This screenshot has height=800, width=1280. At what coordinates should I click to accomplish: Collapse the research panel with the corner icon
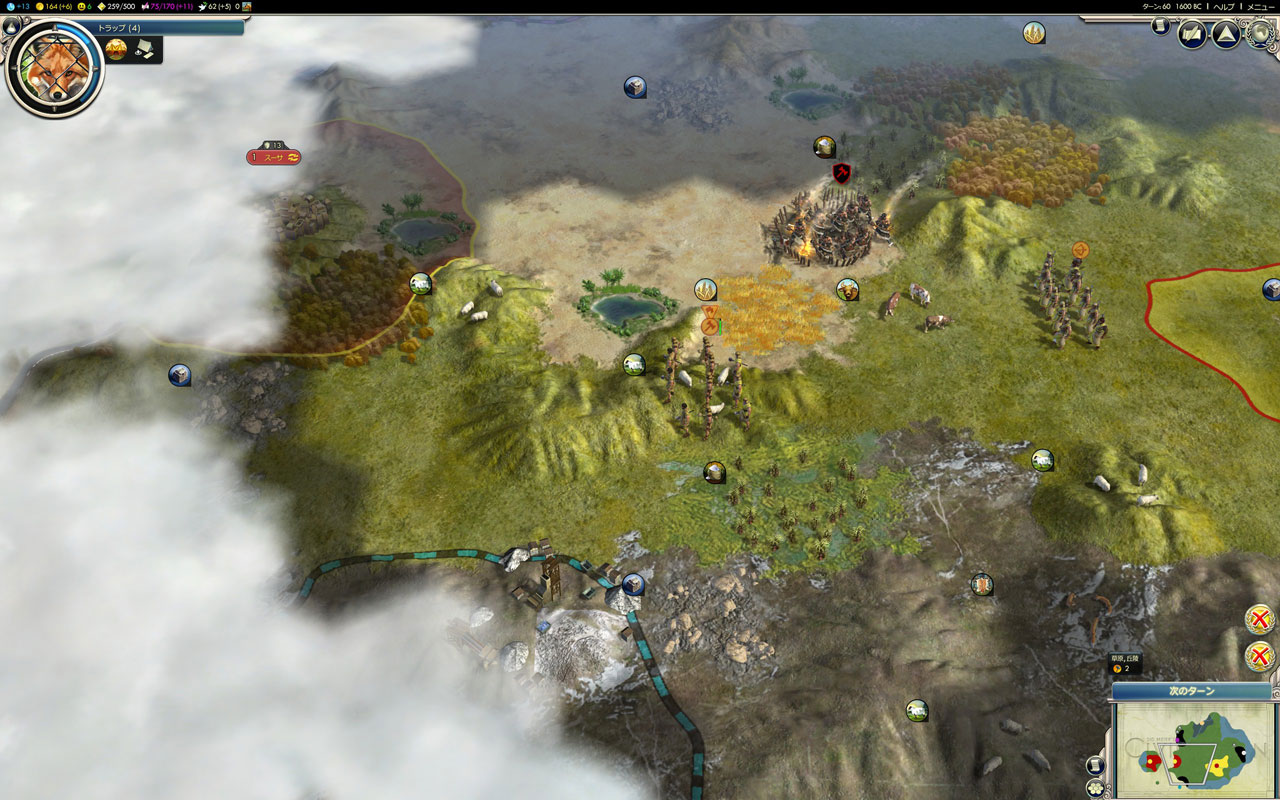pos(11,27)
